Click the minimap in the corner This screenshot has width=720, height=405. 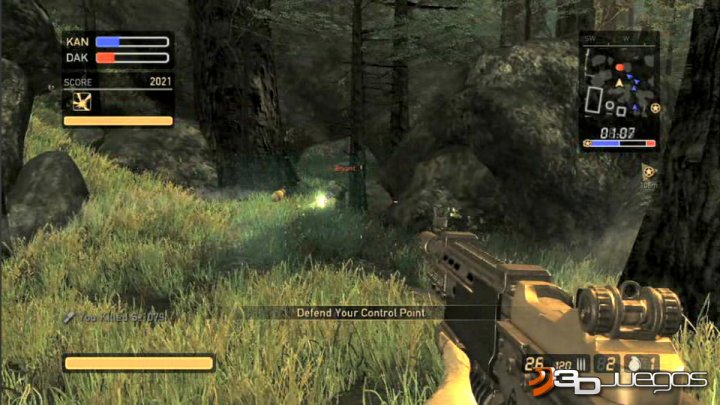tap(619, 88)
